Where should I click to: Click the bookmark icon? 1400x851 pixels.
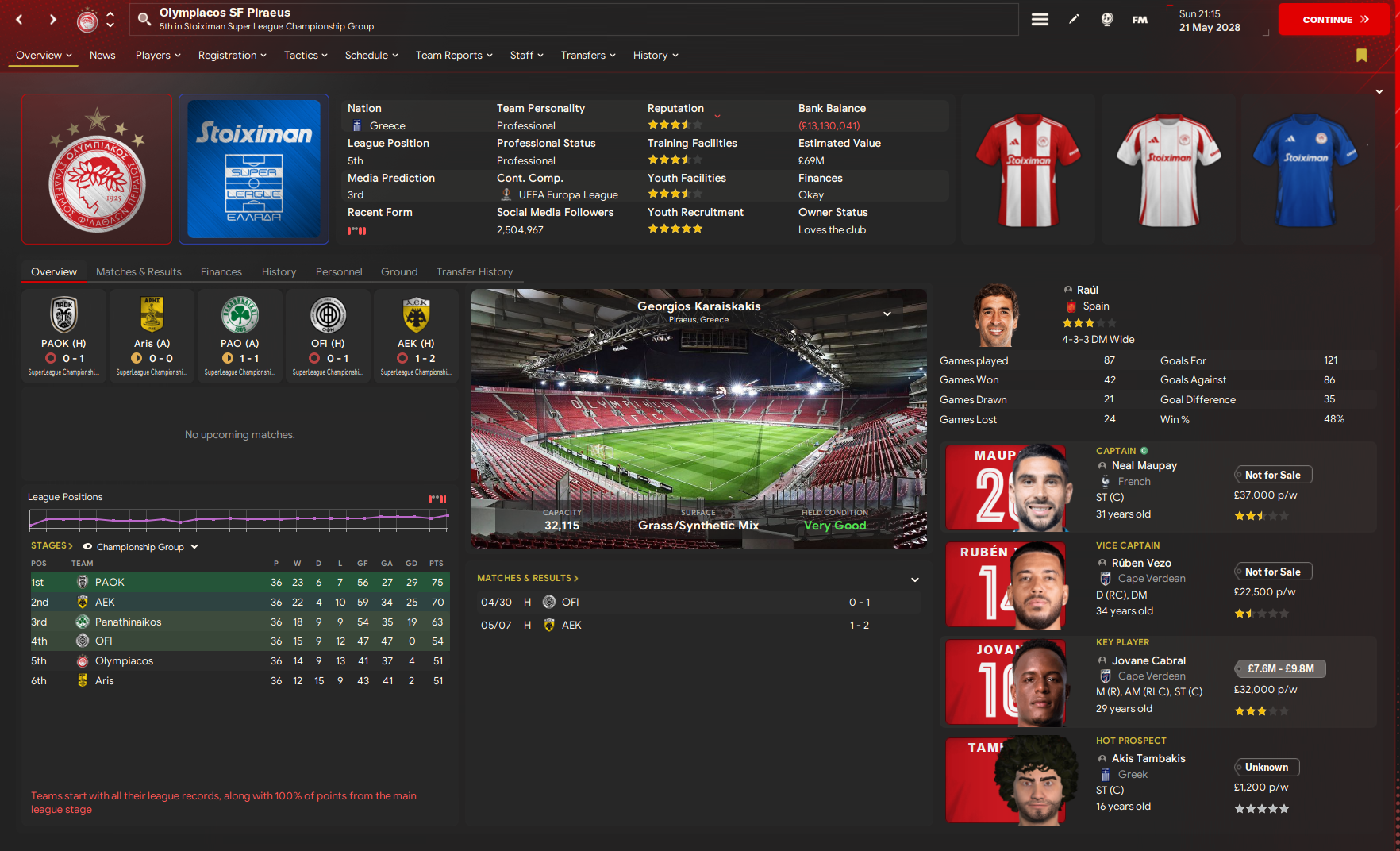point(1361,56)
